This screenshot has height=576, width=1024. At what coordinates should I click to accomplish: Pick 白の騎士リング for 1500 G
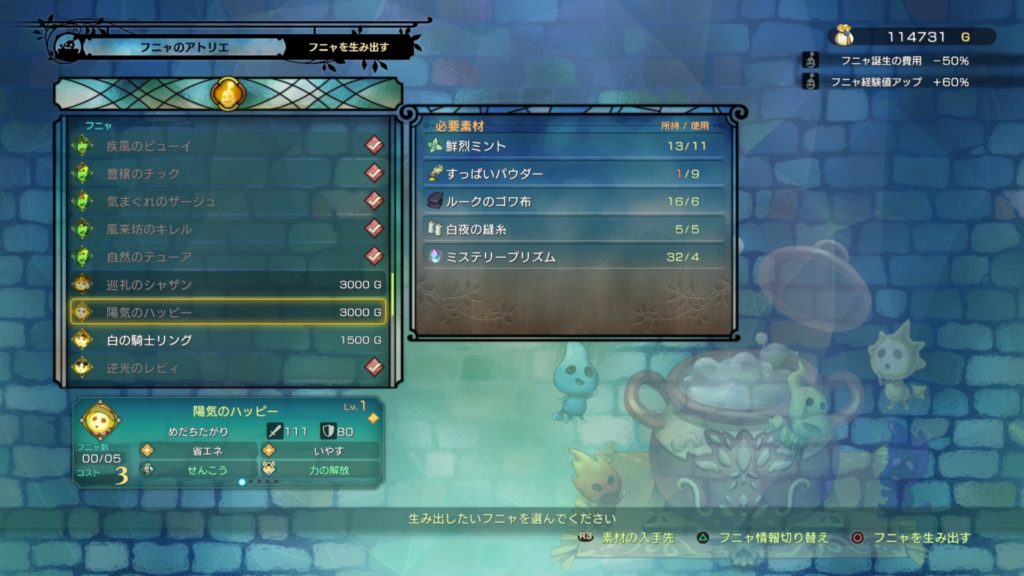[228, 340]
